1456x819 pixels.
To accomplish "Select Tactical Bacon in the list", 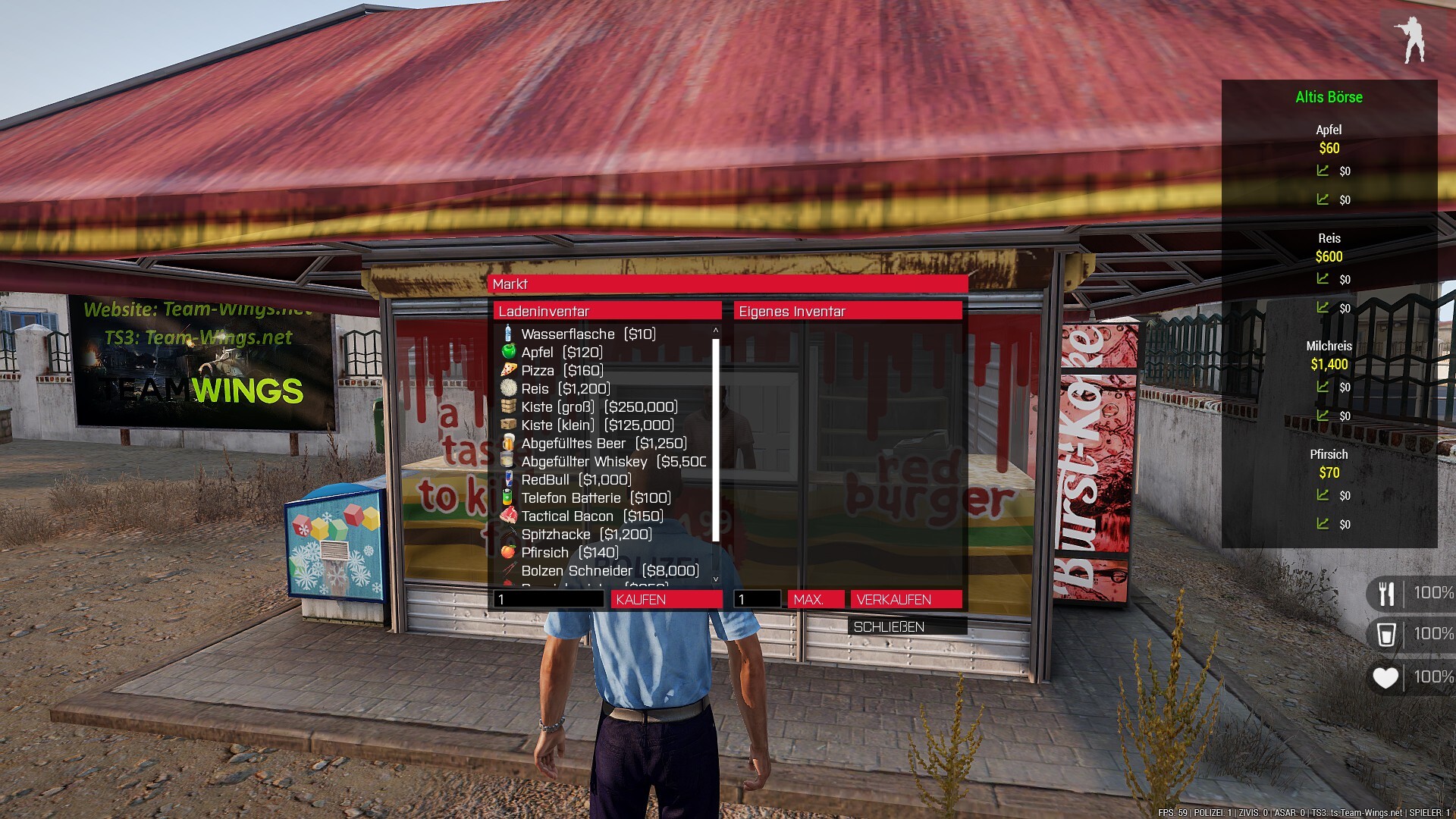I will tap(591, 516).
